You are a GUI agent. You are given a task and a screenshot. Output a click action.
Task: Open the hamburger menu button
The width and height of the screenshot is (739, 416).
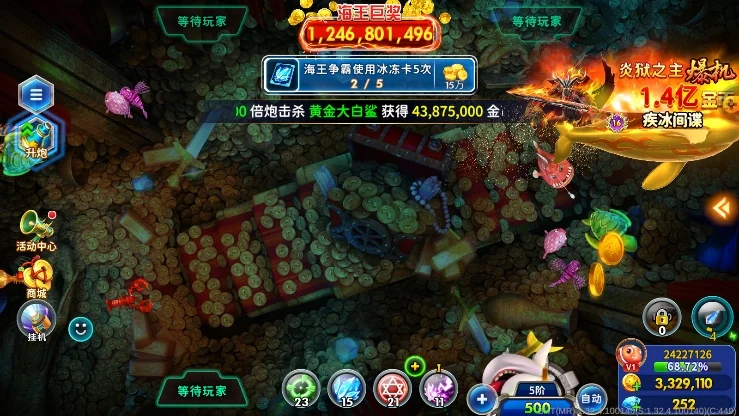[x=35, y=94]
